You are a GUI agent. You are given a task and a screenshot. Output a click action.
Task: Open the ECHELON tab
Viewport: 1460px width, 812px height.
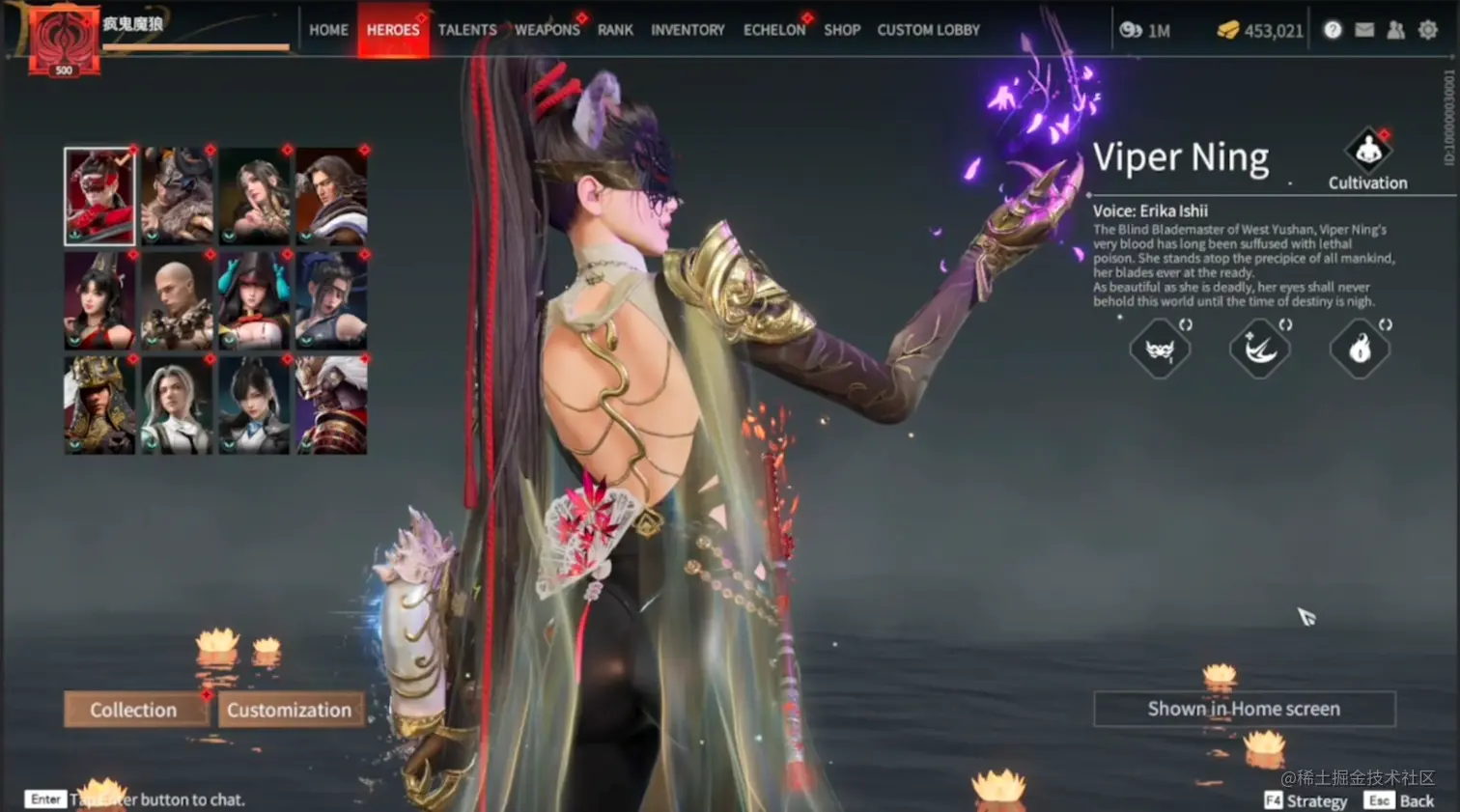click(773, 30)
